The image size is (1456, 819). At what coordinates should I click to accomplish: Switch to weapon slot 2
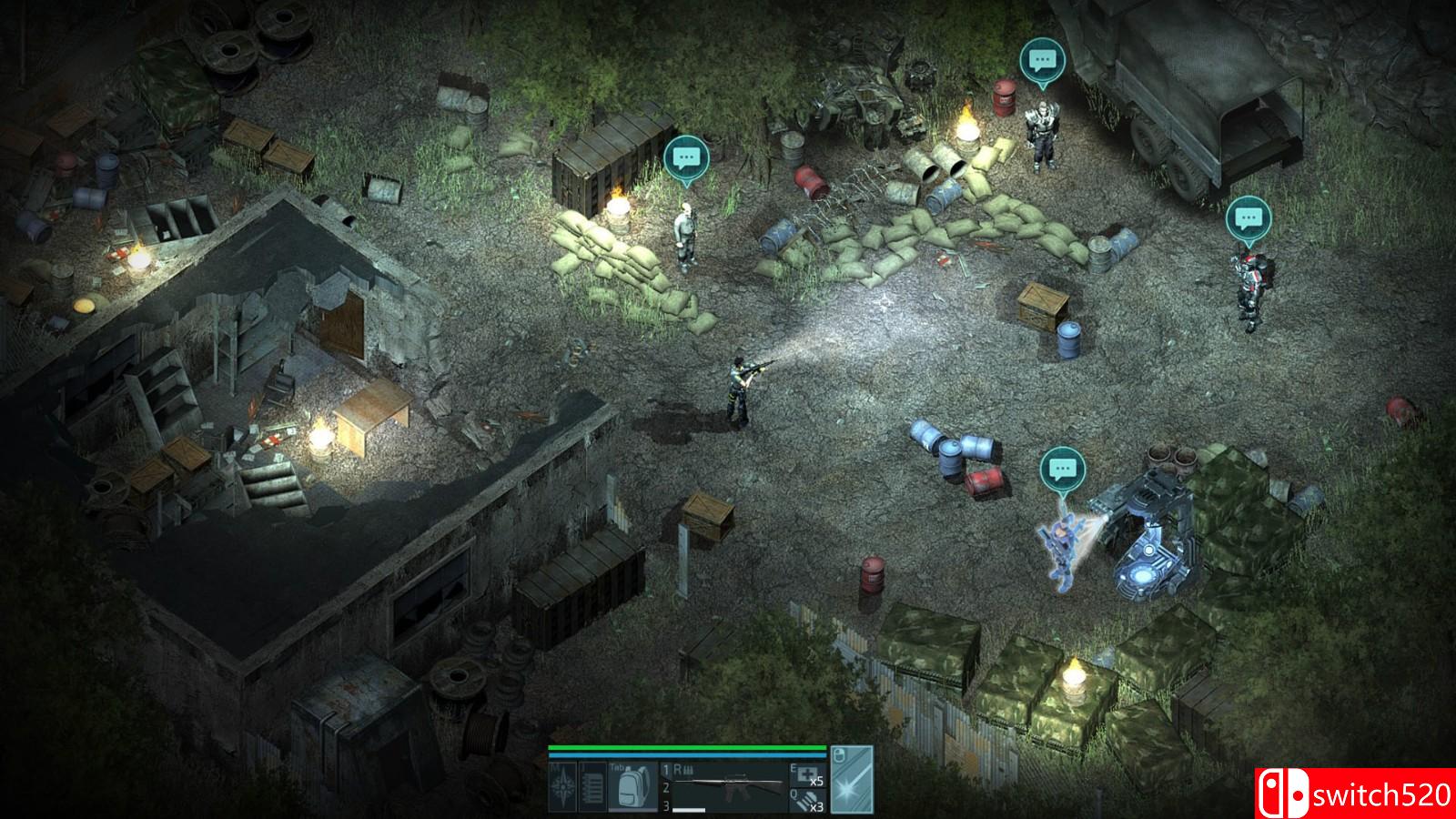pyautogui.click(x=667, y=788)
